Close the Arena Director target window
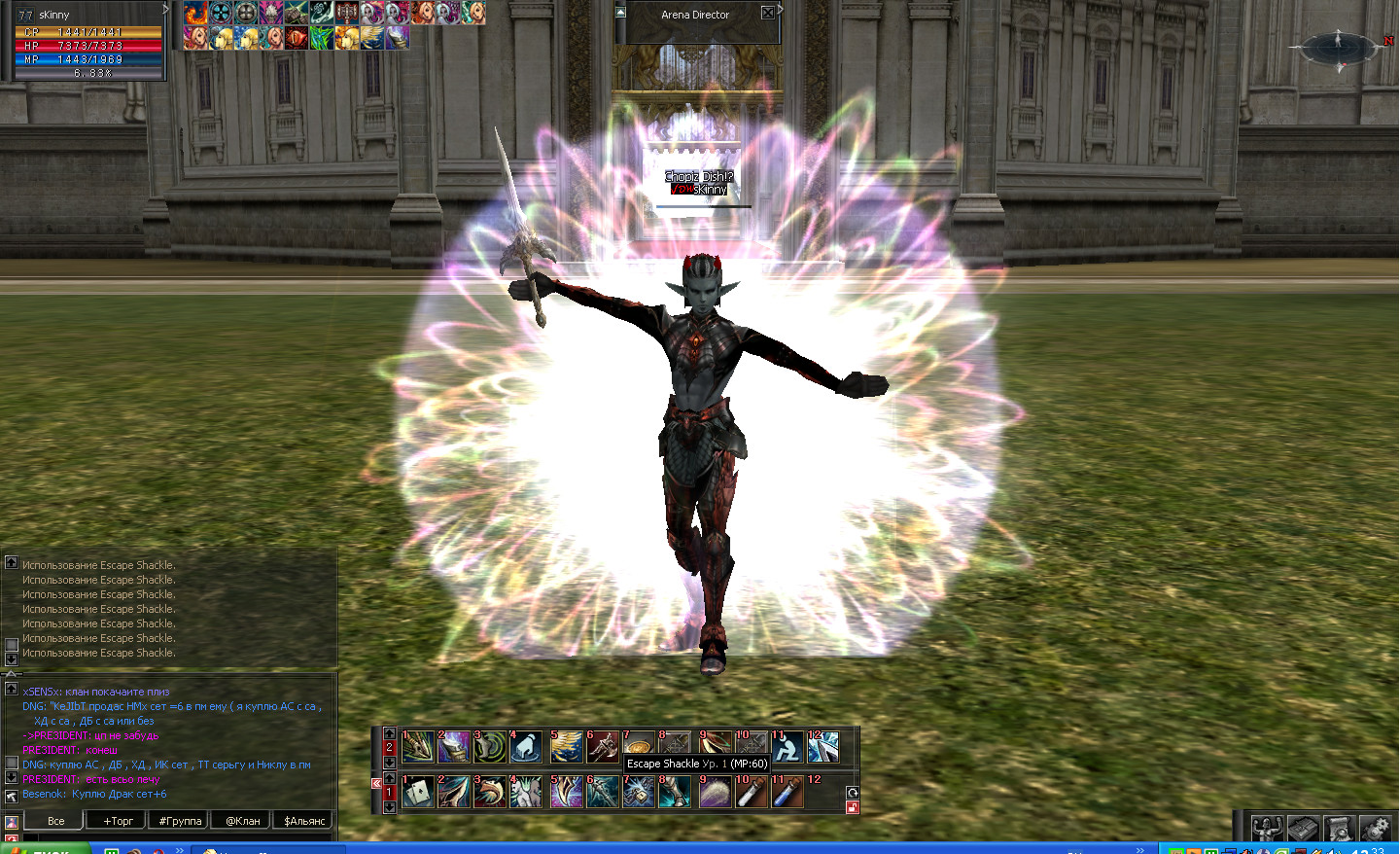The image size is (1400, 854). [767, 14]
